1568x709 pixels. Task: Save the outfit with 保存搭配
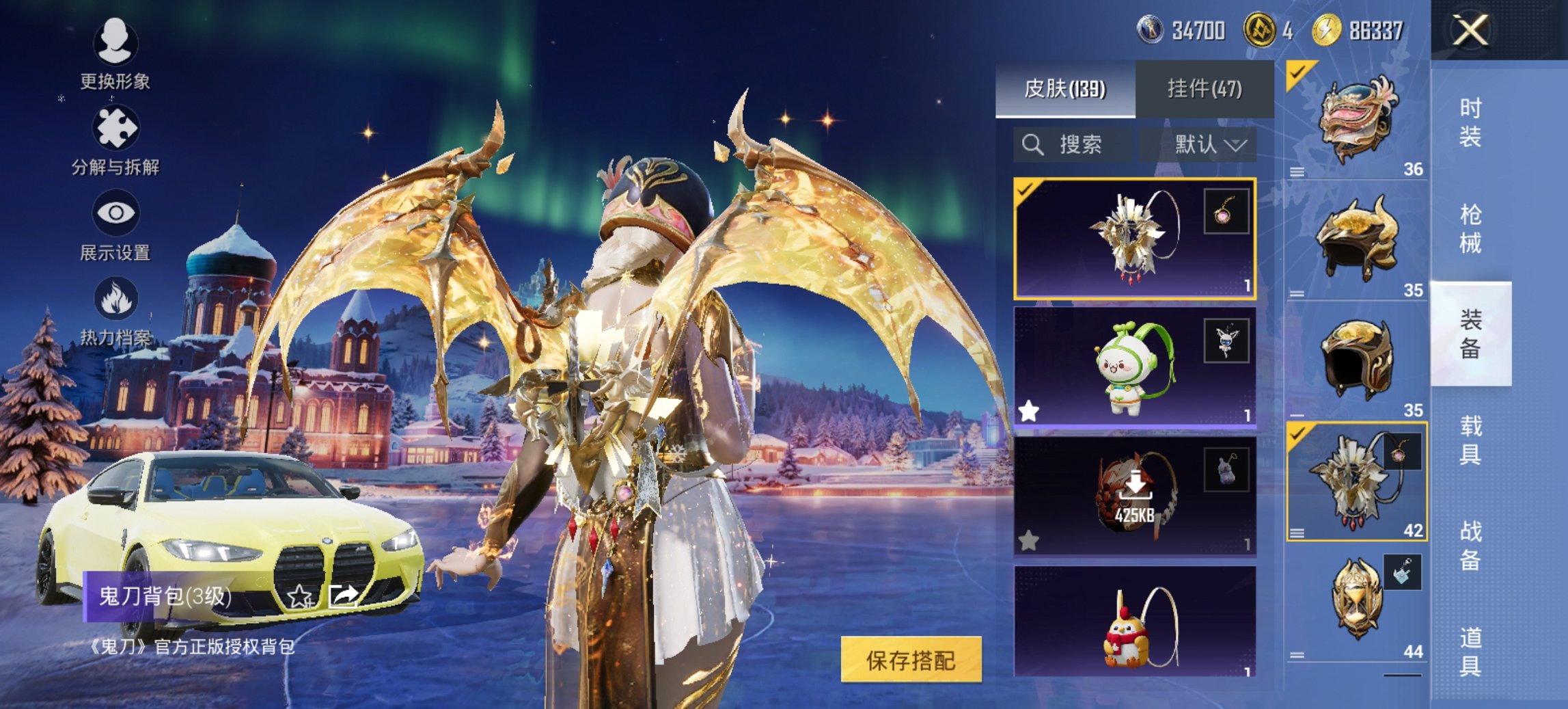tap(911, 660)
